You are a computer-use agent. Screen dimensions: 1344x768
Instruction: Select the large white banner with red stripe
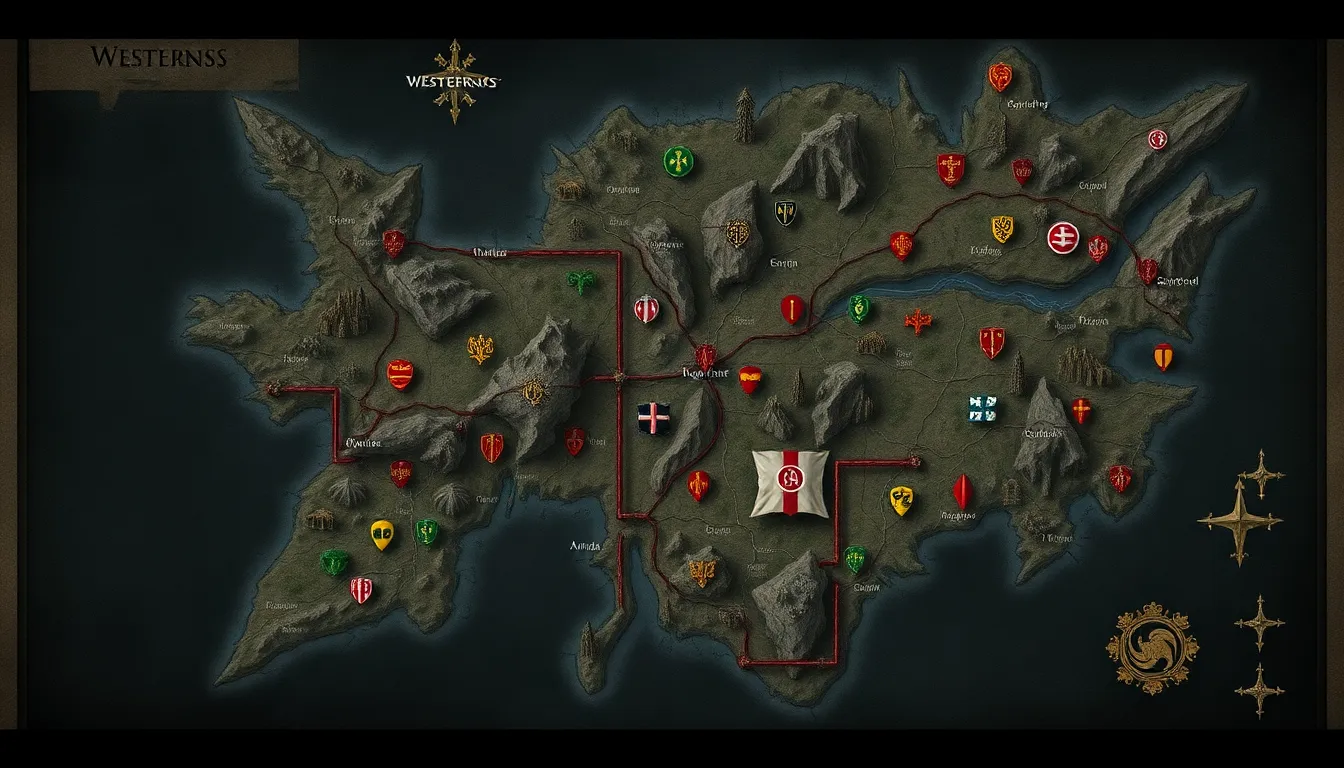click(x=790, y=483)
